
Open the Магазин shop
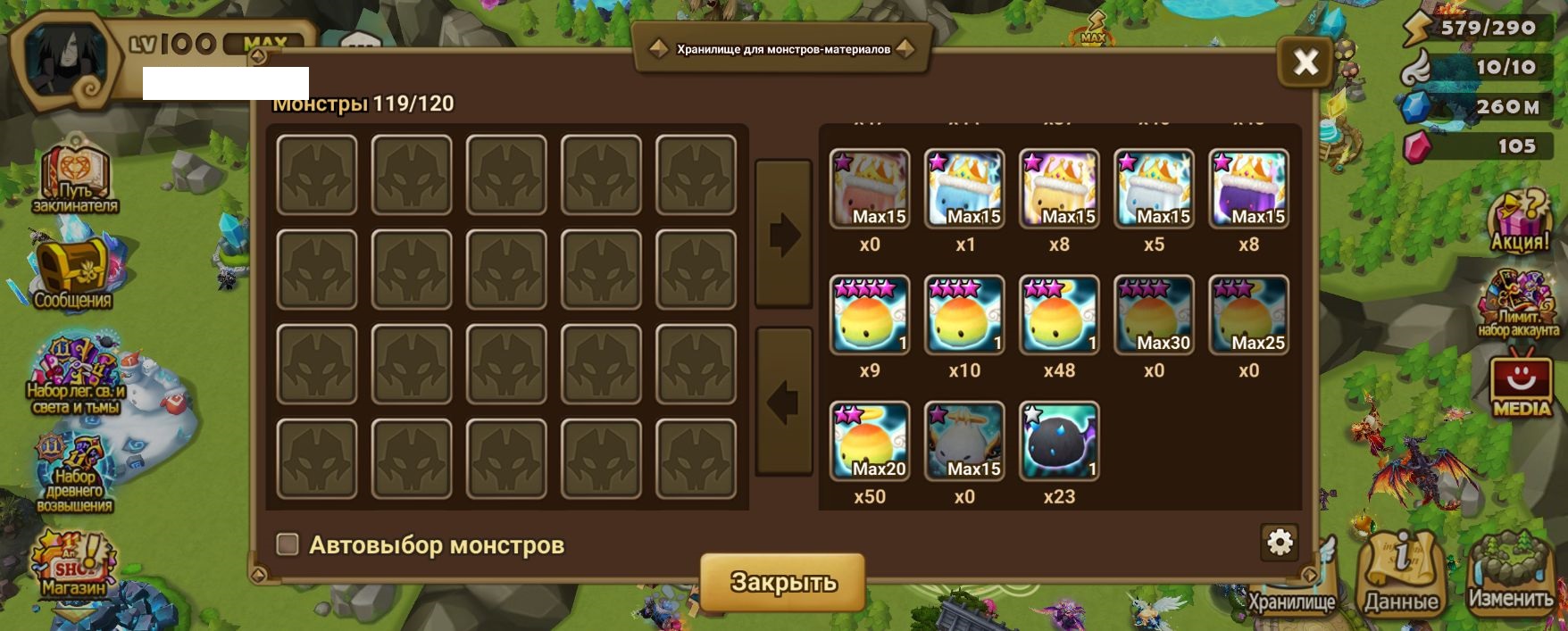[73, 565]
